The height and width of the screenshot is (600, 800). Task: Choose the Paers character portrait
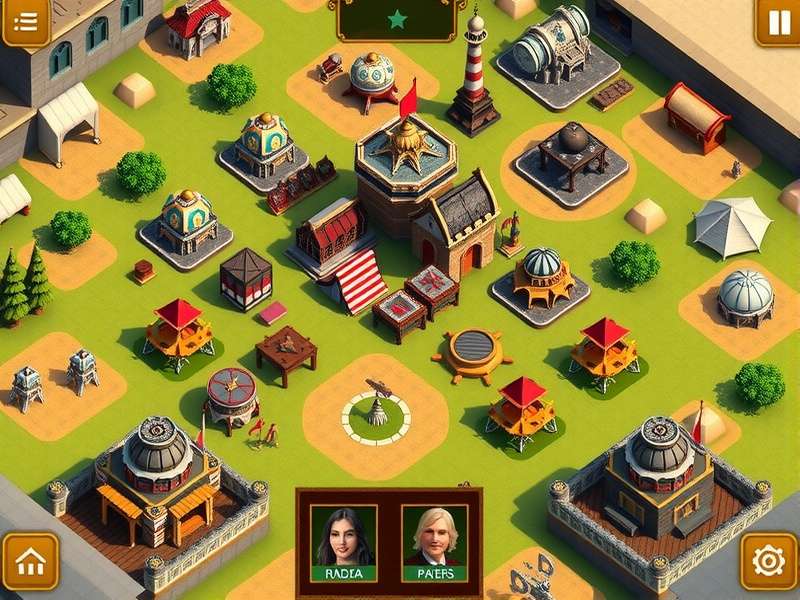coord(434,543)
